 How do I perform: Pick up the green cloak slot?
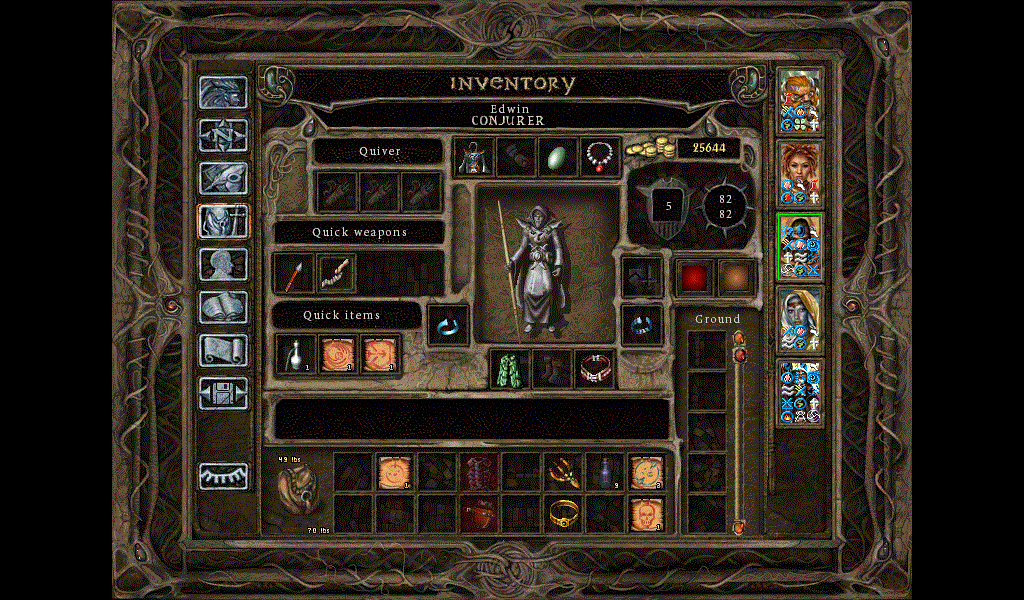tap(510, 368)
